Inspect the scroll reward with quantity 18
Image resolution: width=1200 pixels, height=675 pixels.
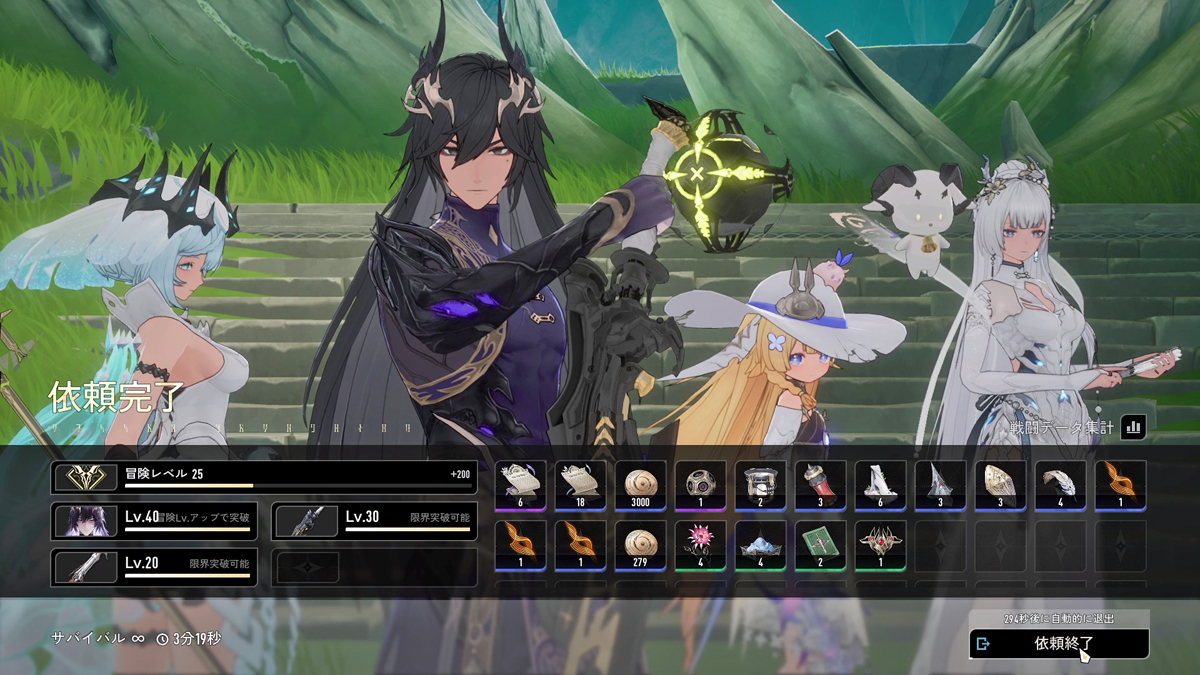pos(581,486)
